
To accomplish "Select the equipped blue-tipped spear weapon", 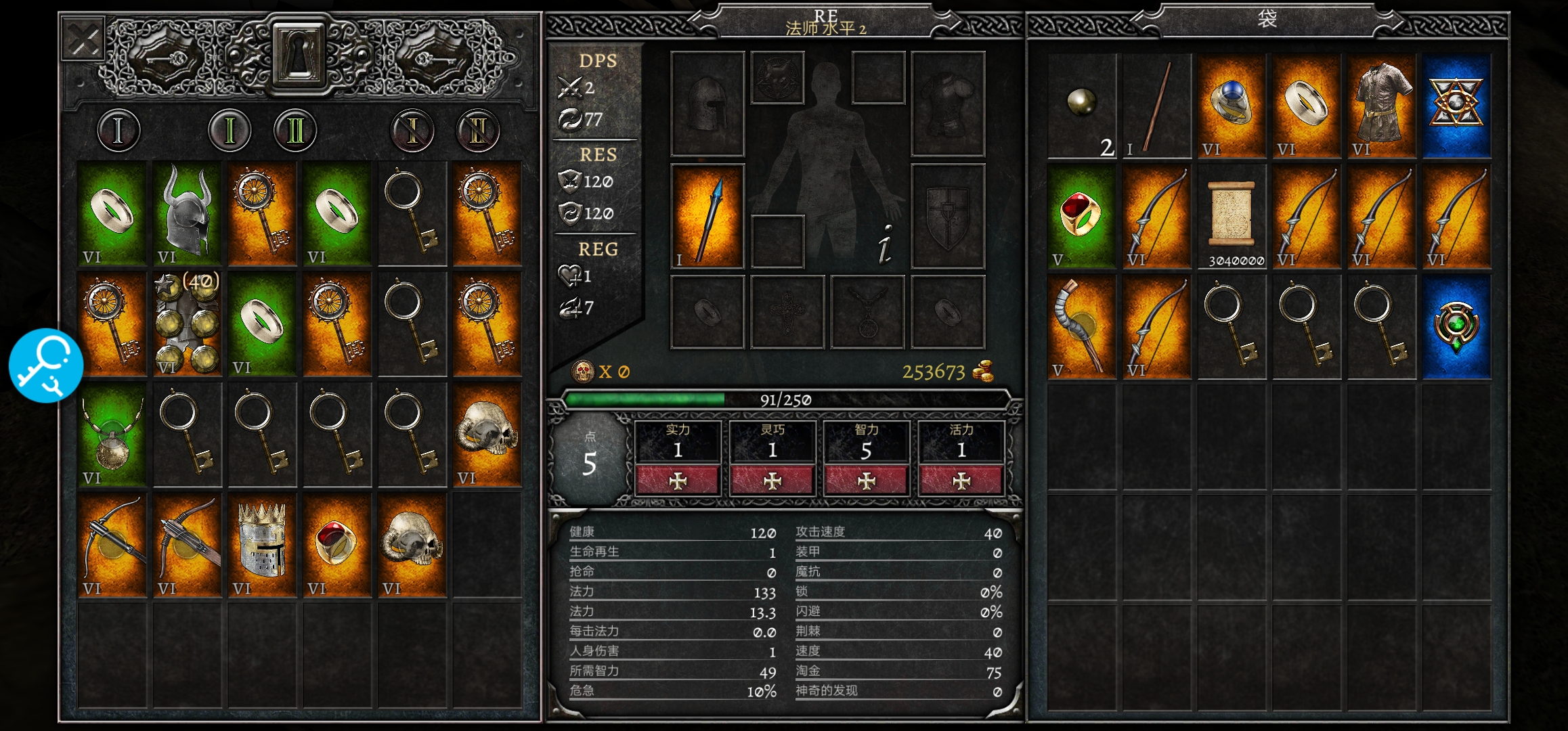I will [x=707, y=217].
